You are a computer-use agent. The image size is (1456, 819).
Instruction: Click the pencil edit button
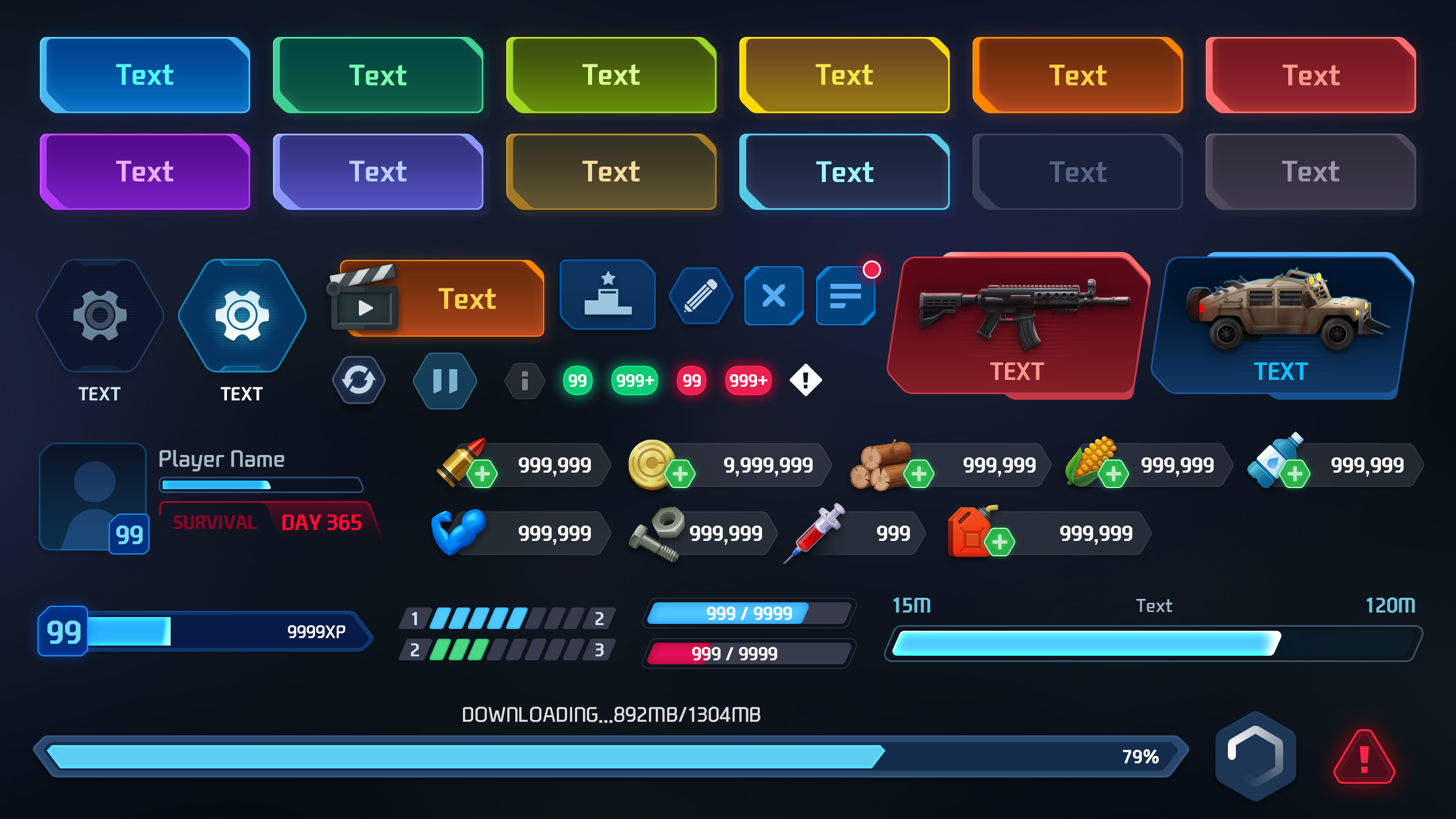coord(701,296)
